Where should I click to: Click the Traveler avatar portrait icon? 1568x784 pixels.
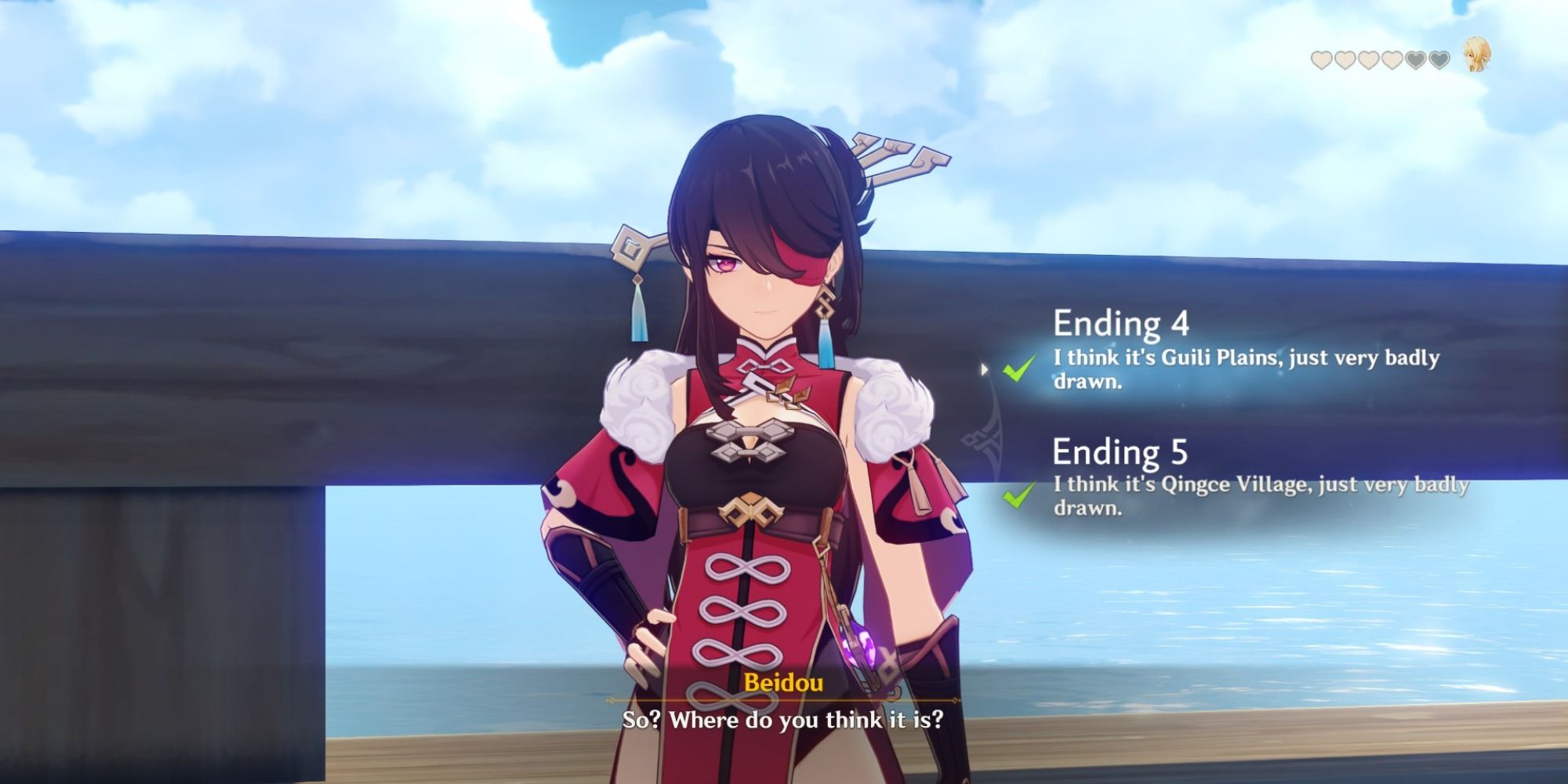point(1478,56)
